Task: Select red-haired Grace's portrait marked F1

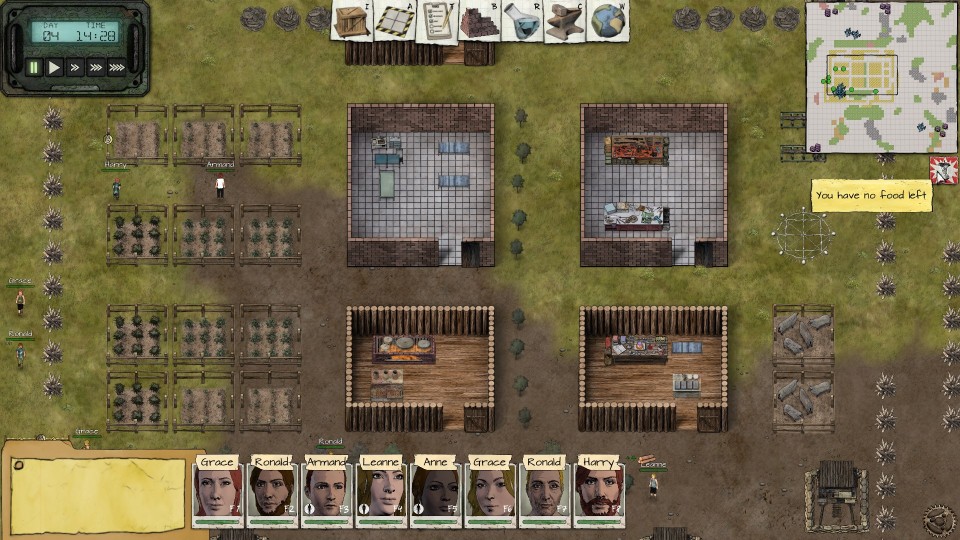Action: coord(218,491)
